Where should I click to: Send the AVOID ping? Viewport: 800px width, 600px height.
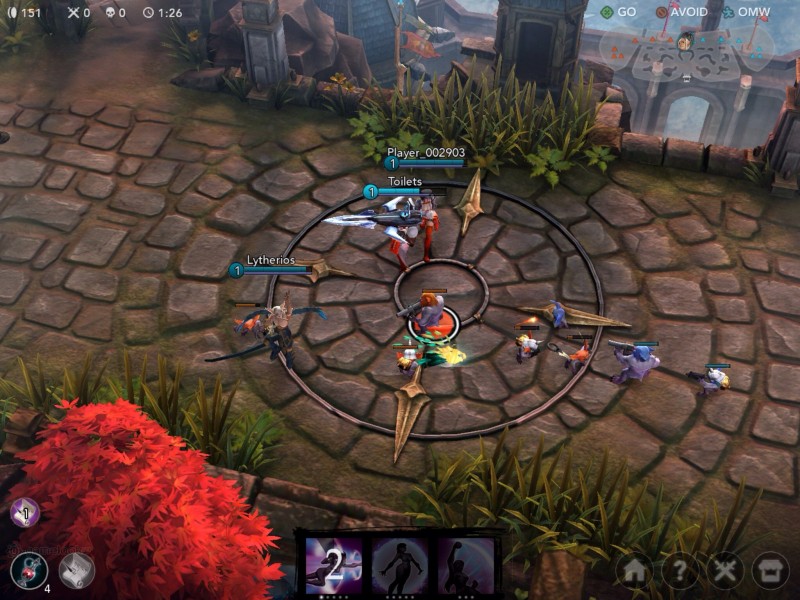click(681, 12)
